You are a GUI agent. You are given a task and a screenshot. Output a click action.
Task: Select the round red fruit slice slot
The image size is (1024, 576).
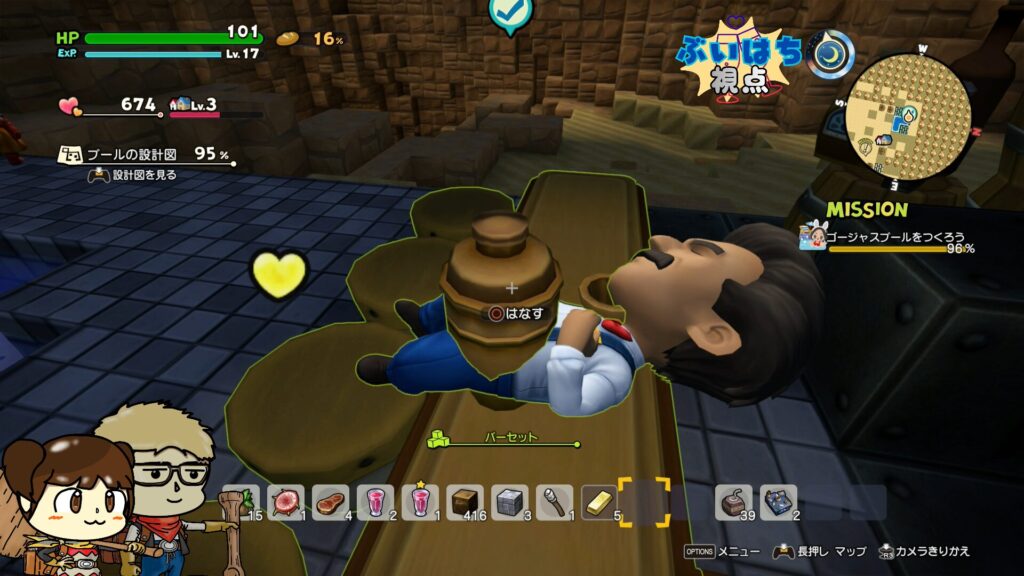[x=288, y=501]
